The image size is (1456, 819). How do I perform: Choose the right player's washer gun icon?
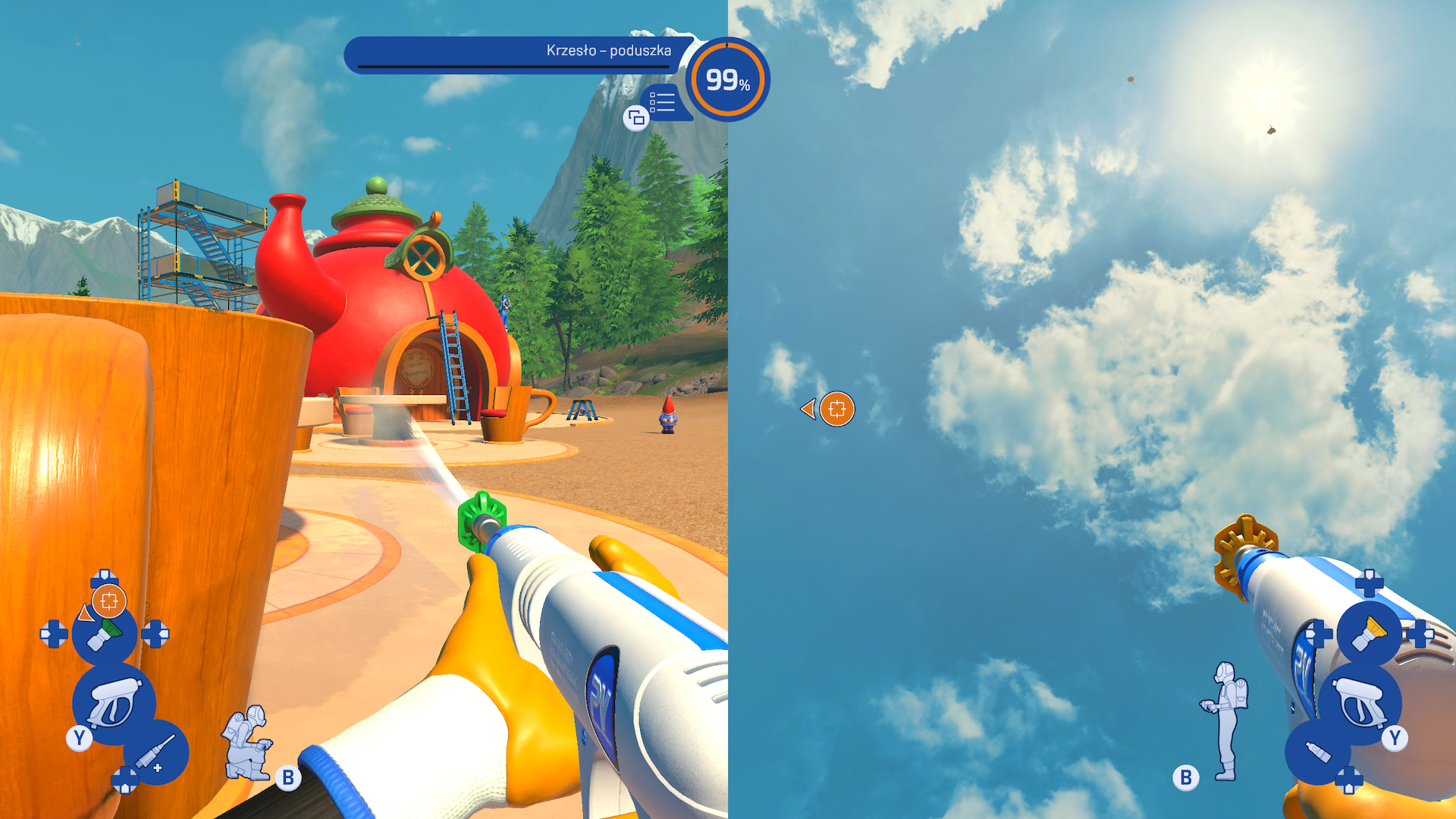(x=1360, y=702)
